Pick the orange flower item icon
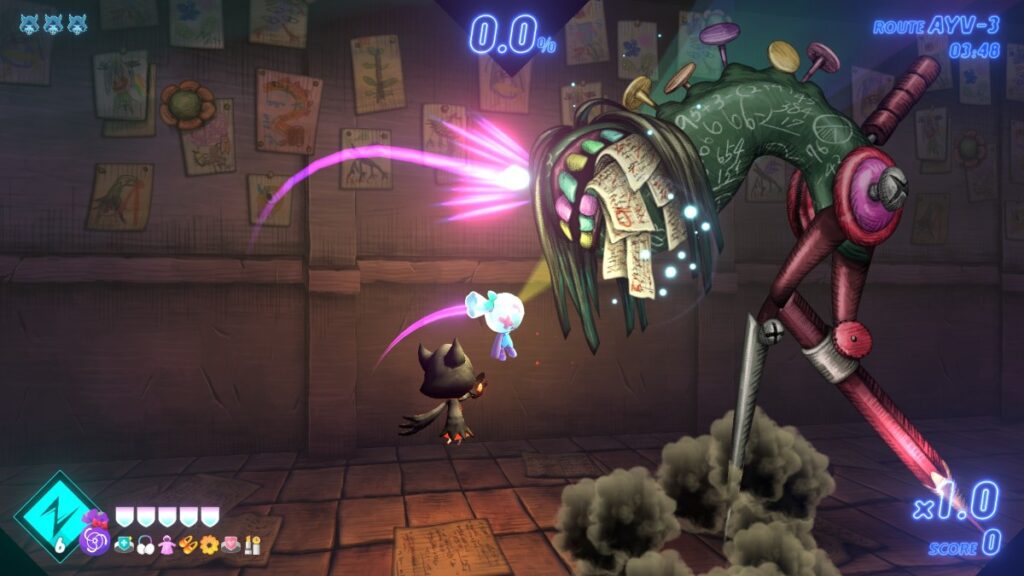 click(x=209, y=545)
